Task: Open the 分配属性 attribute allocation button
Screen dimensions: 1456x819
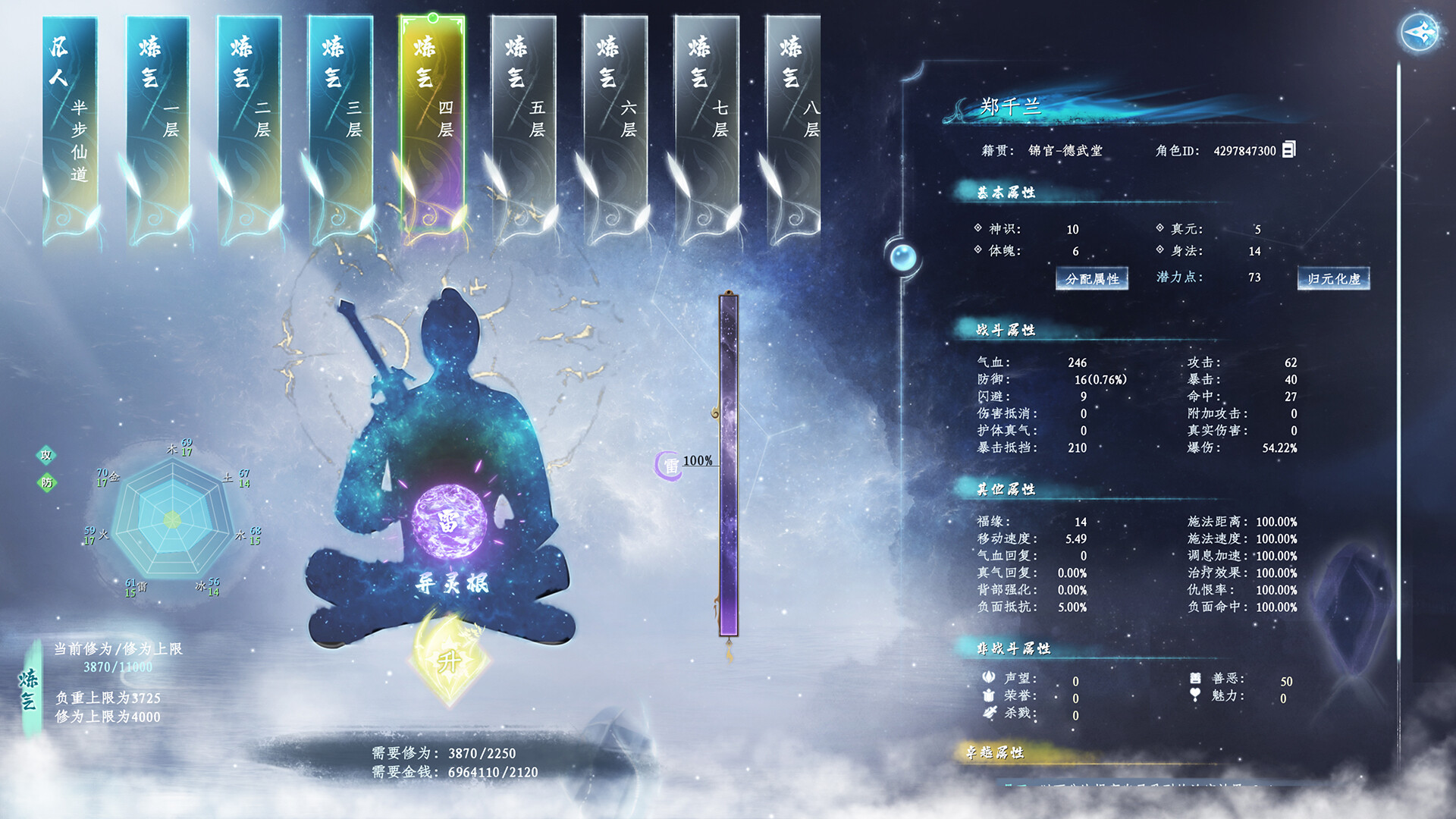Action: click(1094, 279)
